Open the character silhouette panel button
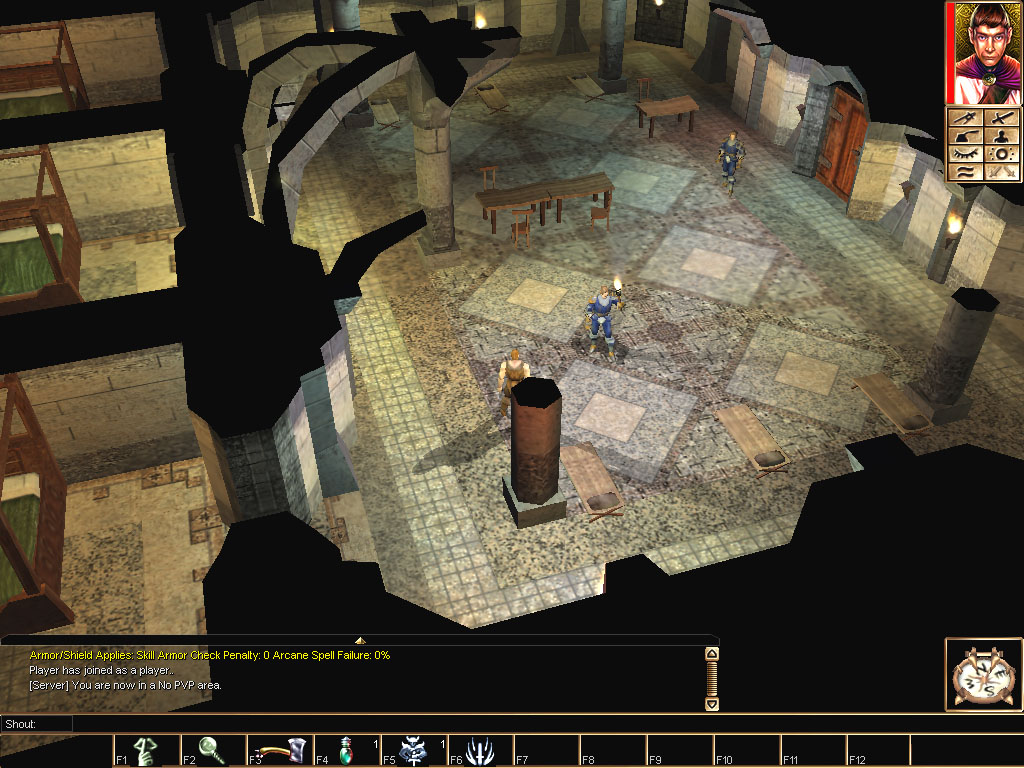The height and width of the screenshot is (768, 1024). click(x=1001, y=136)
